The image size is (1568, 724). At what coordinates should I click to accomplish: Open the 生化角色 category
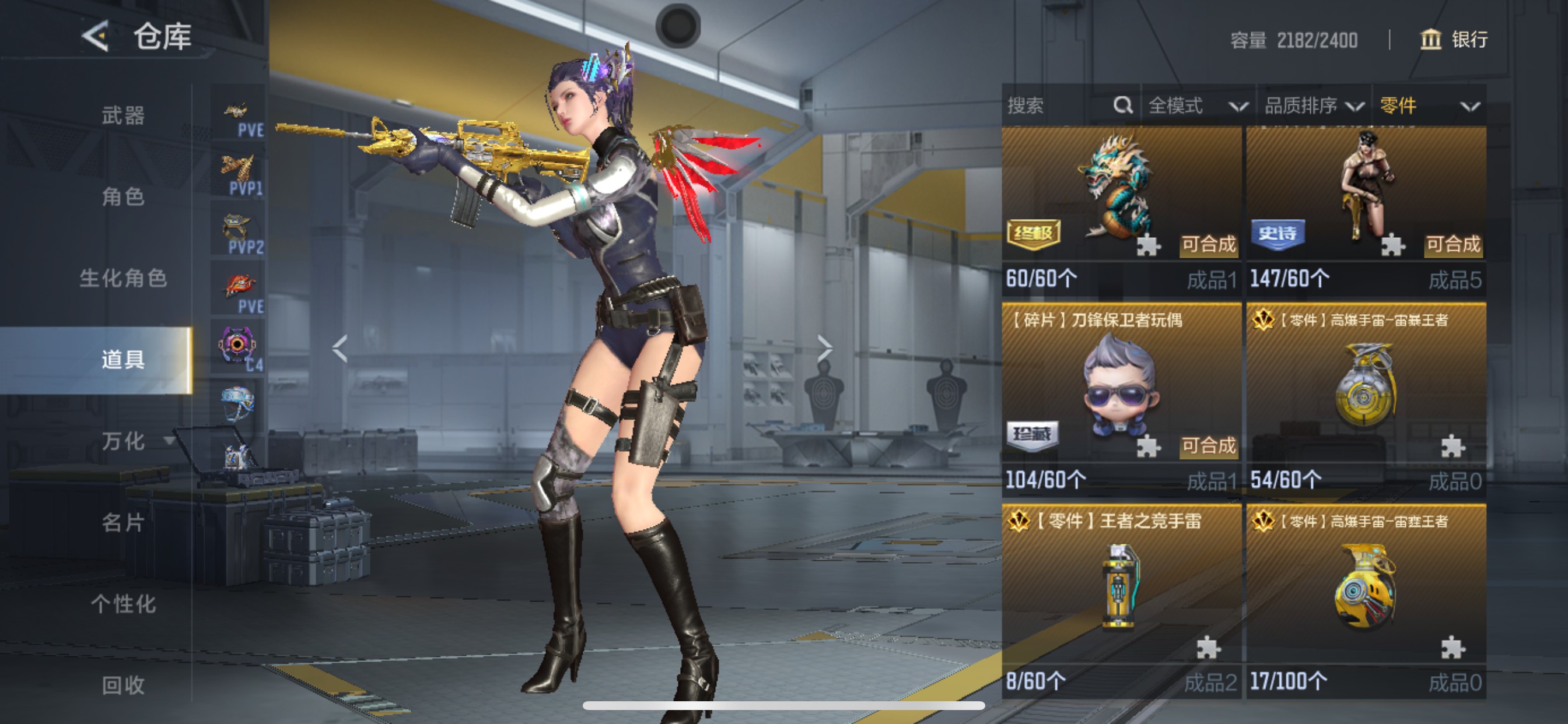pos(123,278)
